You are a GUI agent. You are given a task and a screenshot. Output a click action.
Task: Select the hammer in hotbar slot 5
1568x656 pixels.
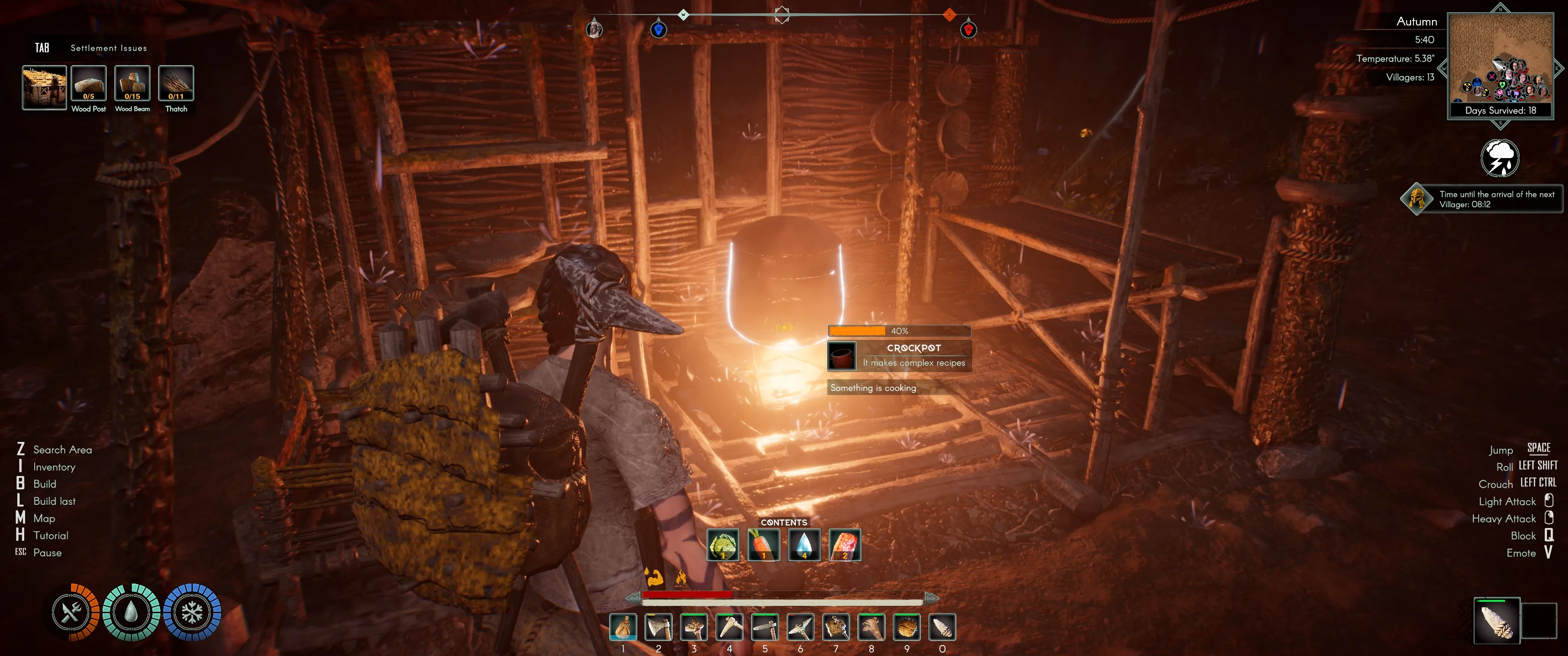[764, 627]
